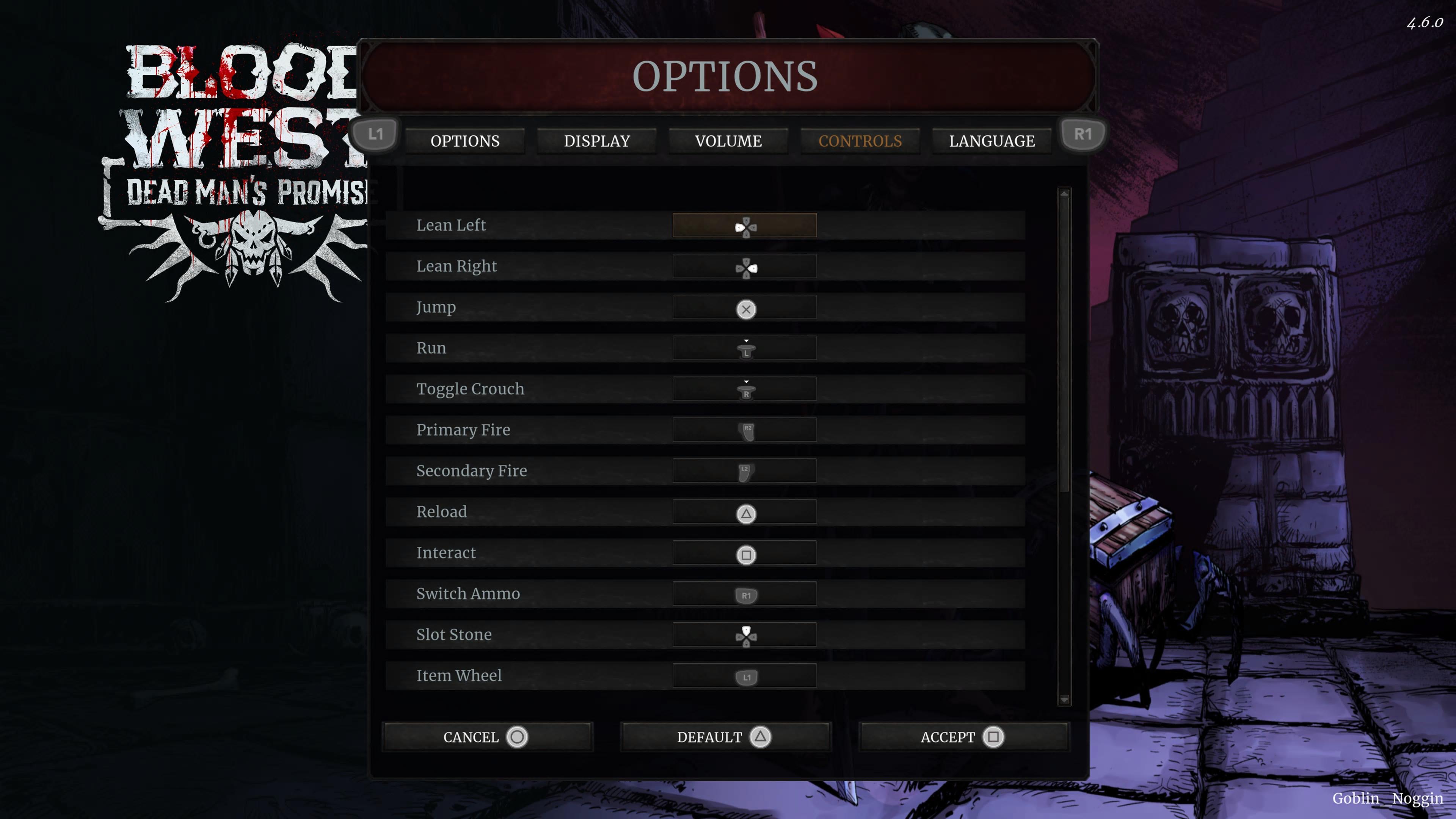
Task: Edit the Item Wheel binding
Action: [x=744, y=676]
